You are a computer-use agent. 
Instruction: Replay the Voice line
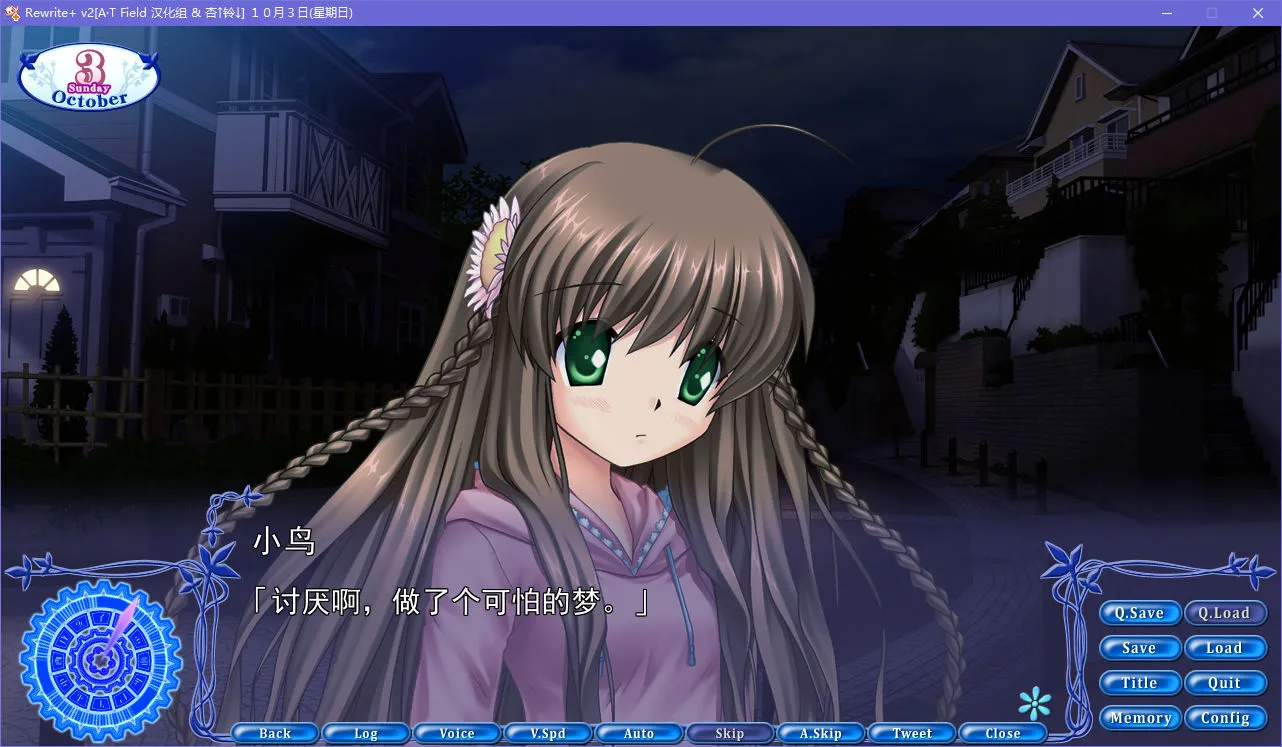coord(457,732)
